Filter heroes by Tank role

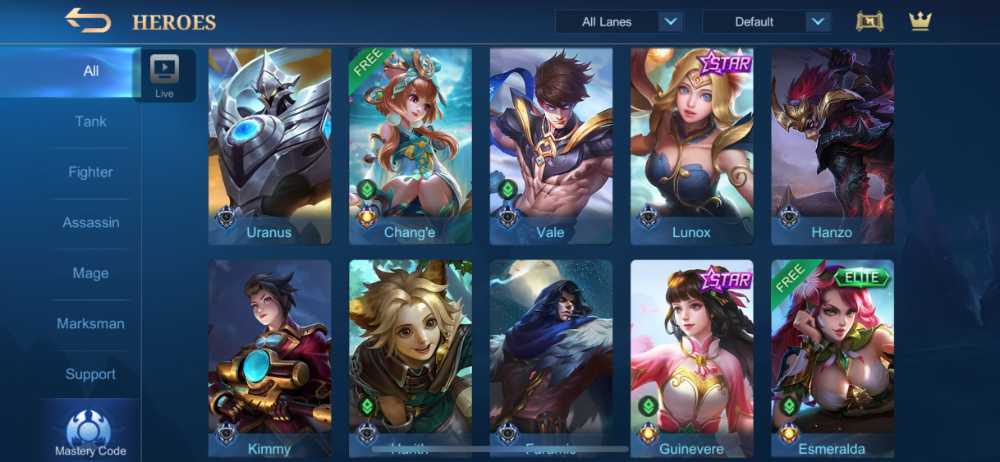click(91, 122)
